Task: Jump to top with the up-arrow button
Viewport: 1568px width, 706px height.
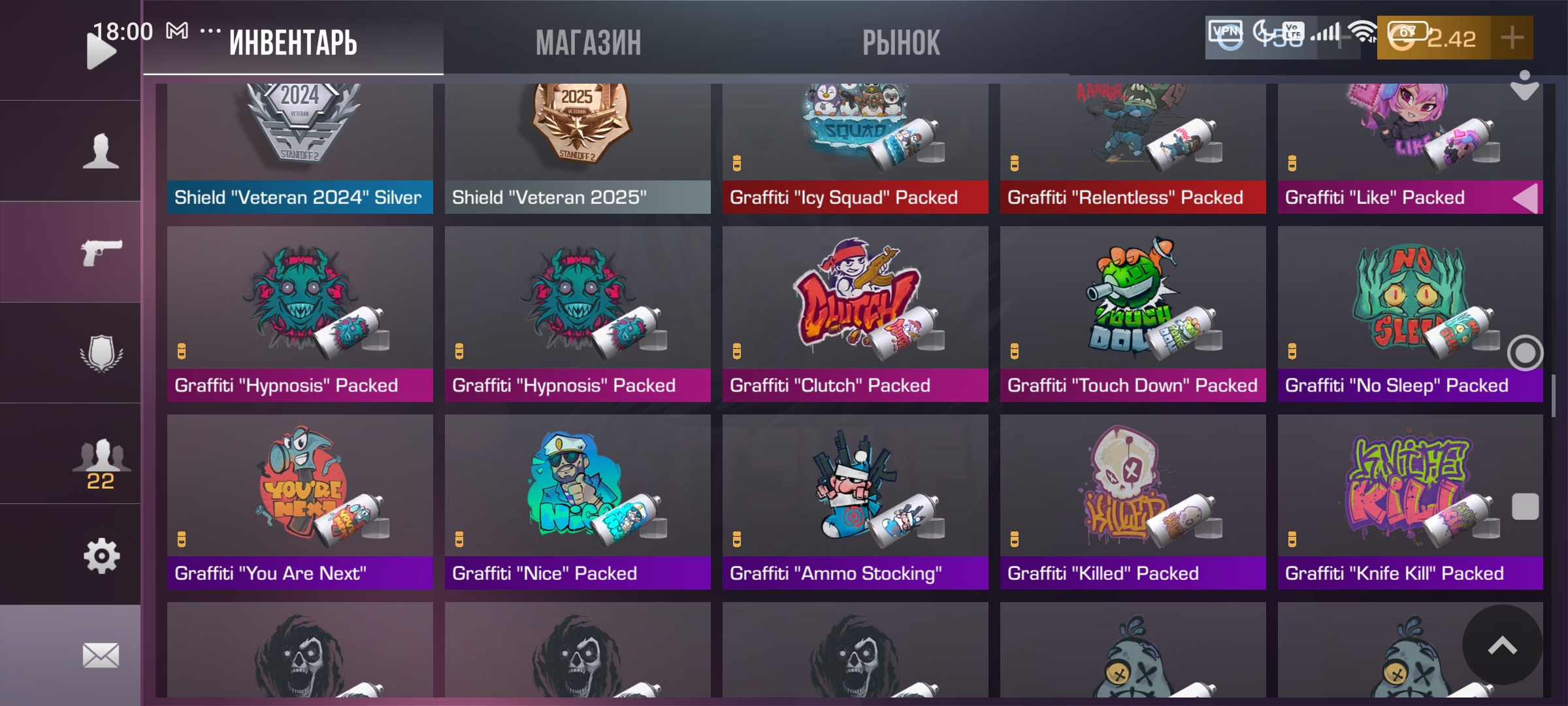Action: coord(1502,645)
